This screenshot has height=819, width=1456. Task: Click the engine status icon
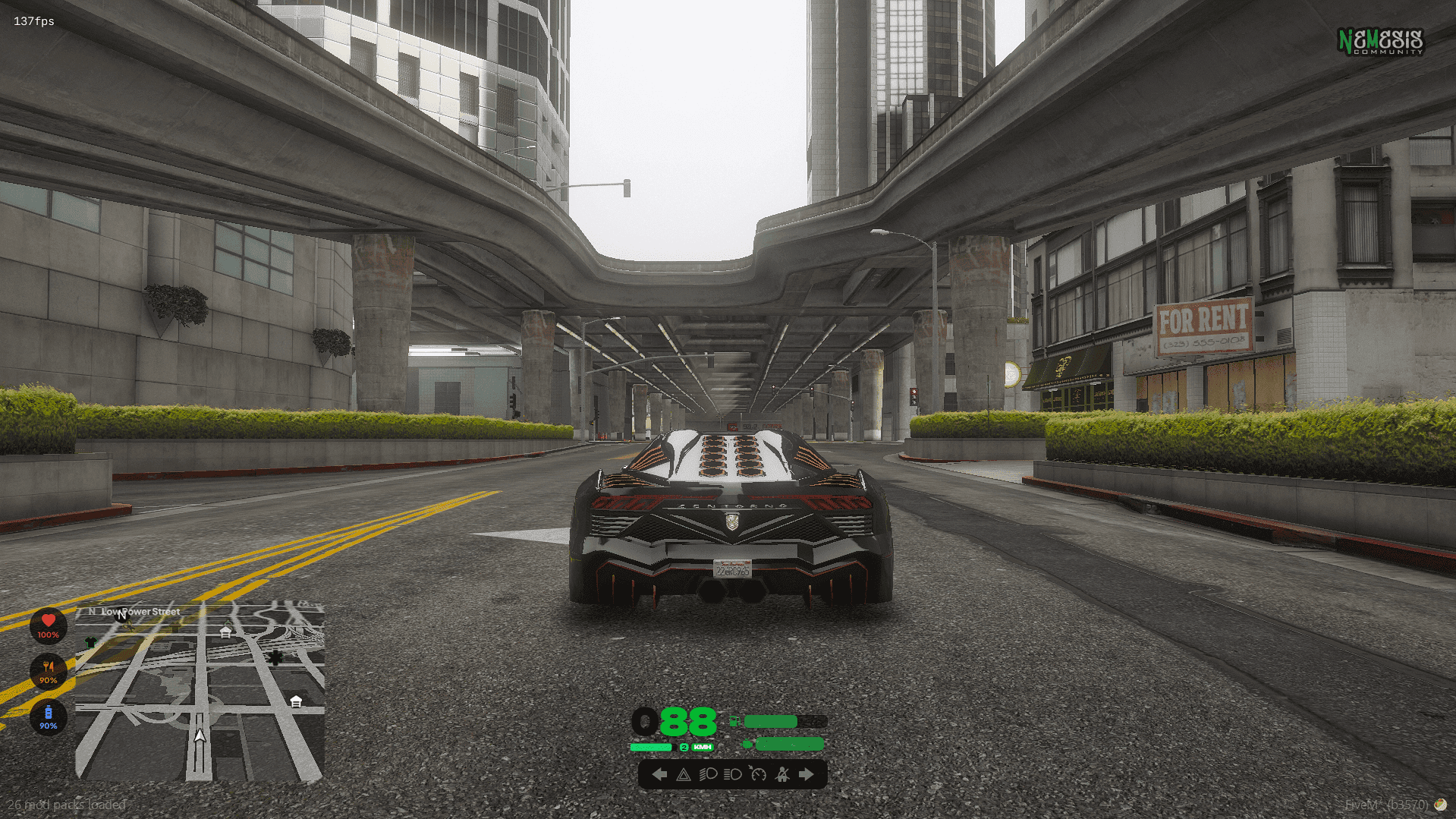pyautogui.click(x=747, y=743)
